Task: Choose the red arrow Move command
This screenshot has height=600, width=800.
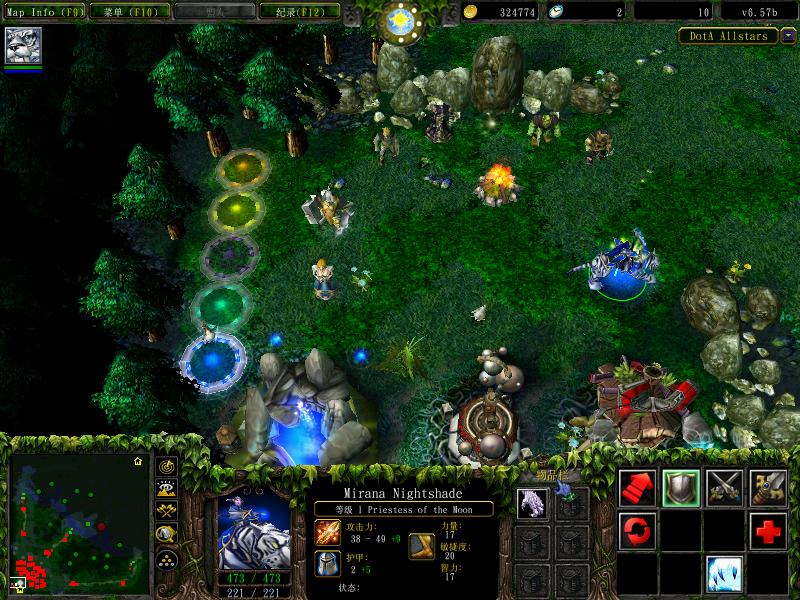Action: (x=638, y=487)
